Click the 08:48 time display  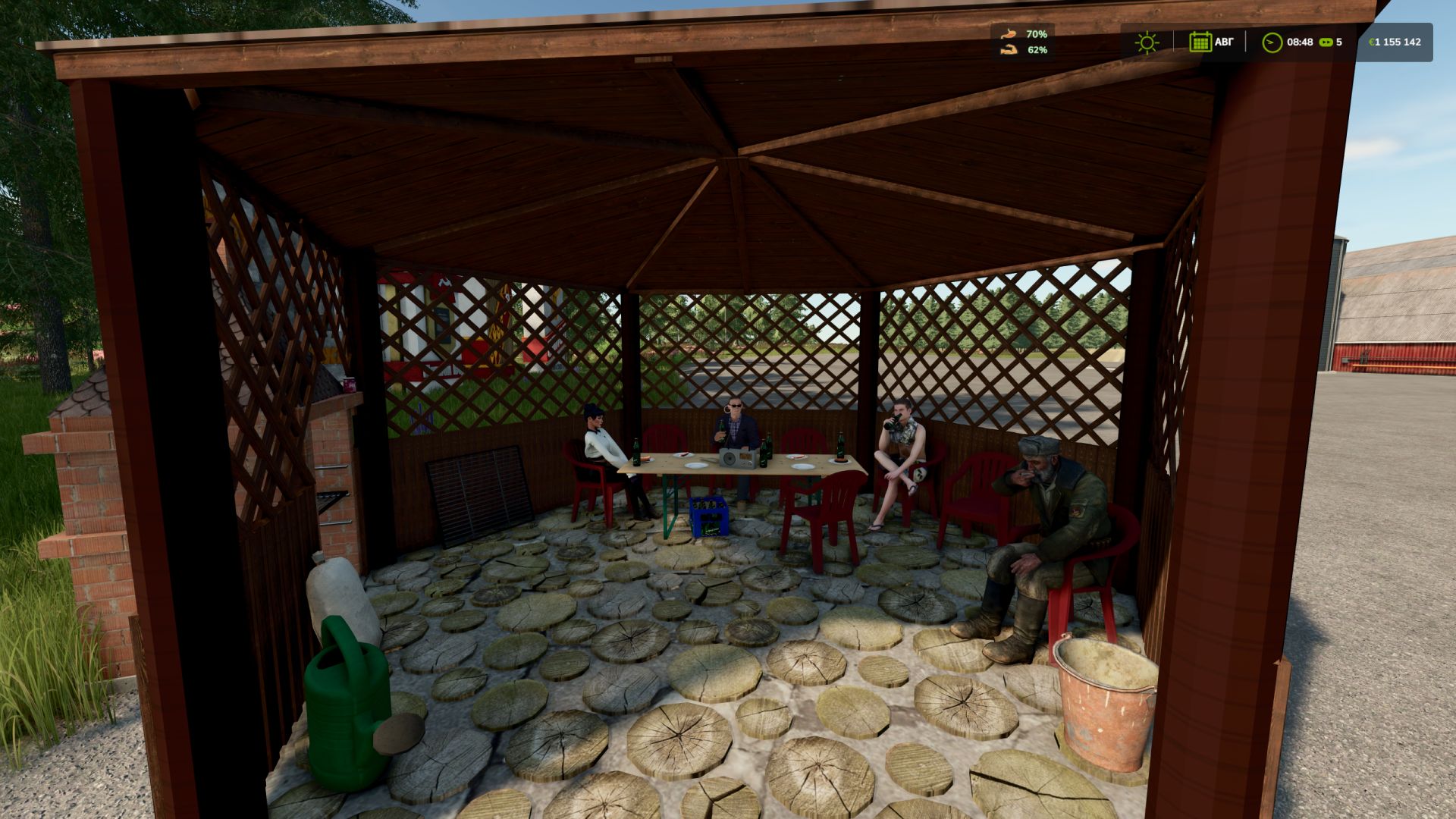pyautogui.click(x=1299, y=42)
